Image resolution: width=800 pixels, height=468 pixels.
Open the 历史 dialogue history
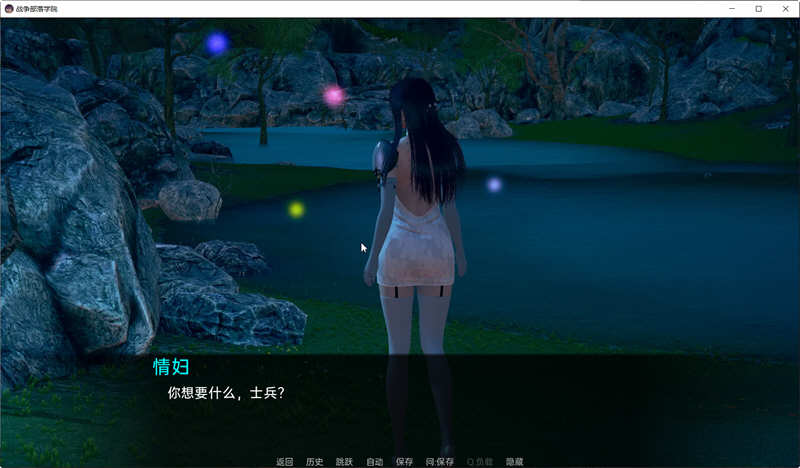314,462
